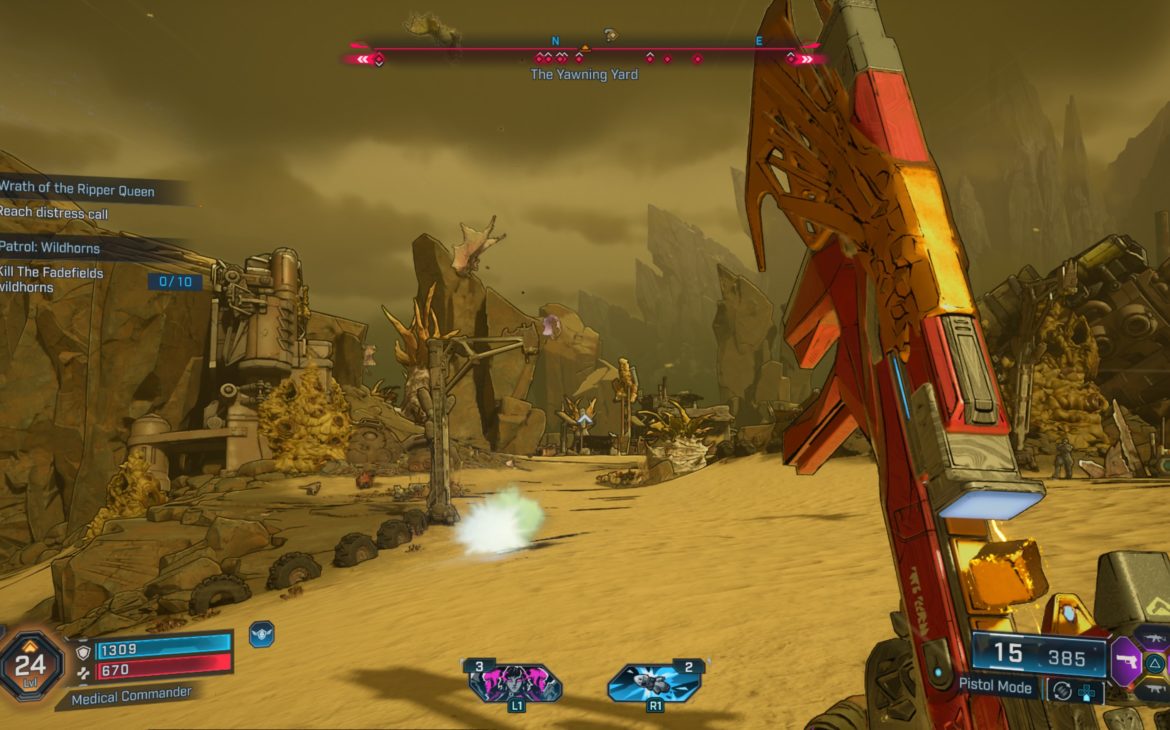Open the Patrol: Wildhorns objective tracker
This screenshot has height=730, width=1170.
(52, 247)
